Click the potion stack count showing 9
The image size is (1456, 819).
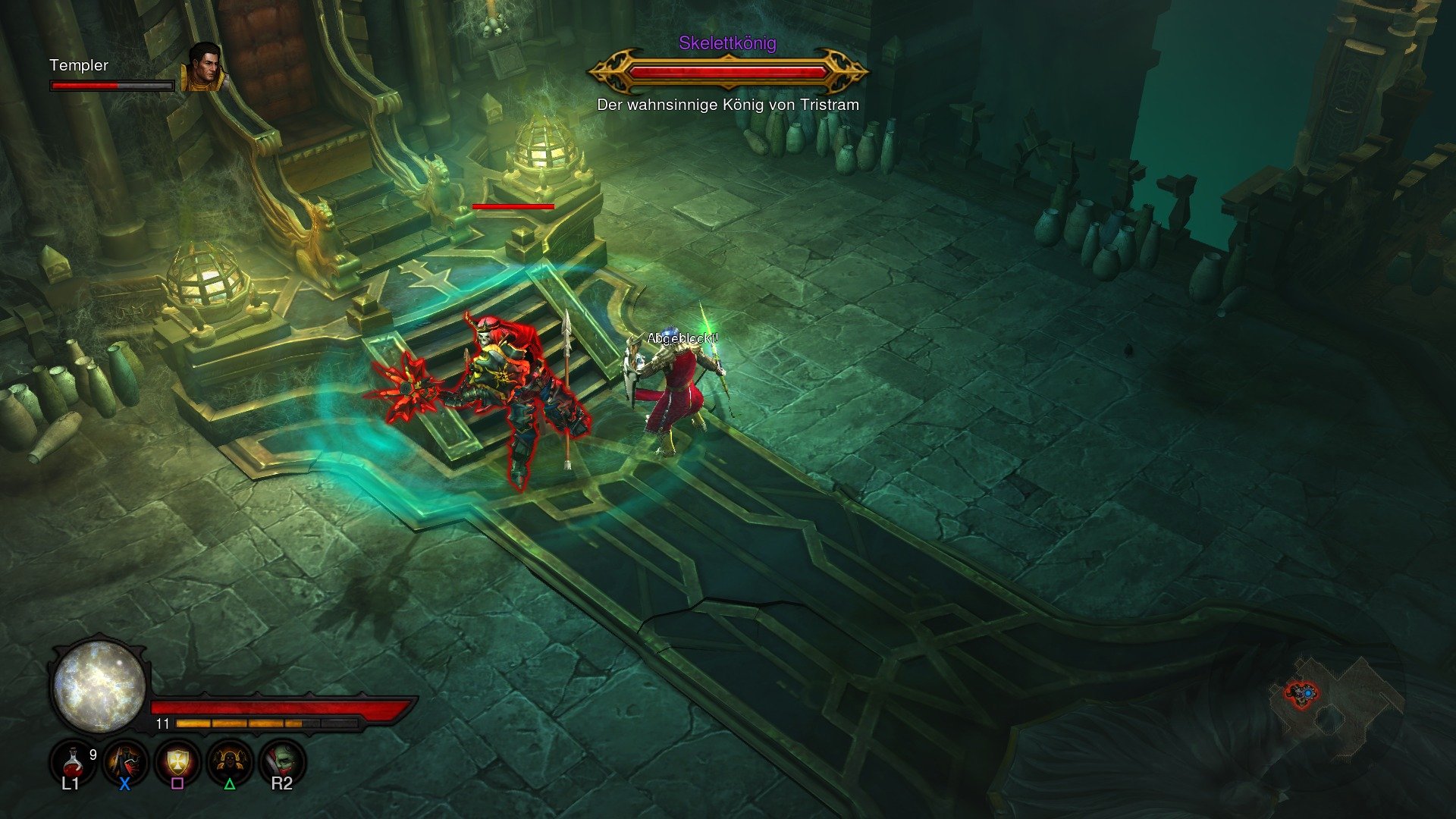click(93, 754)
